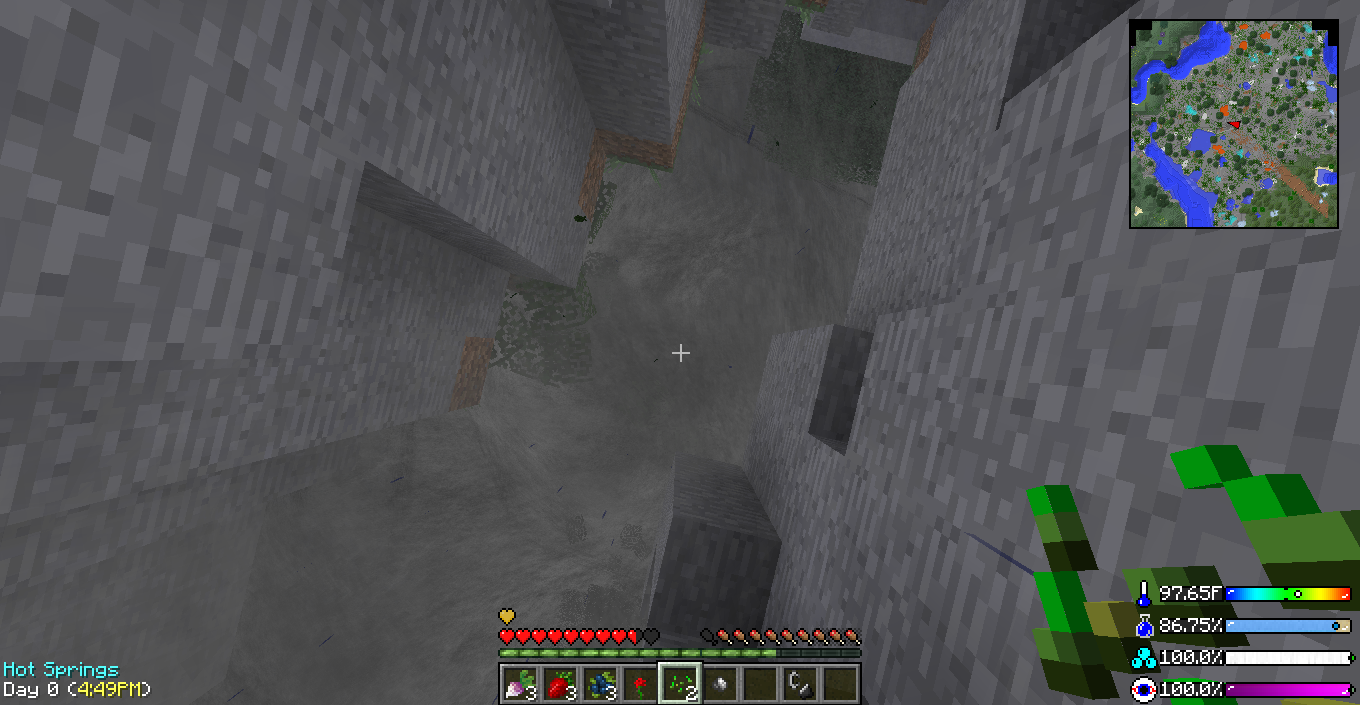Select the gray stone item slot
Screen dimensions: 1360x705
(719, 684)
